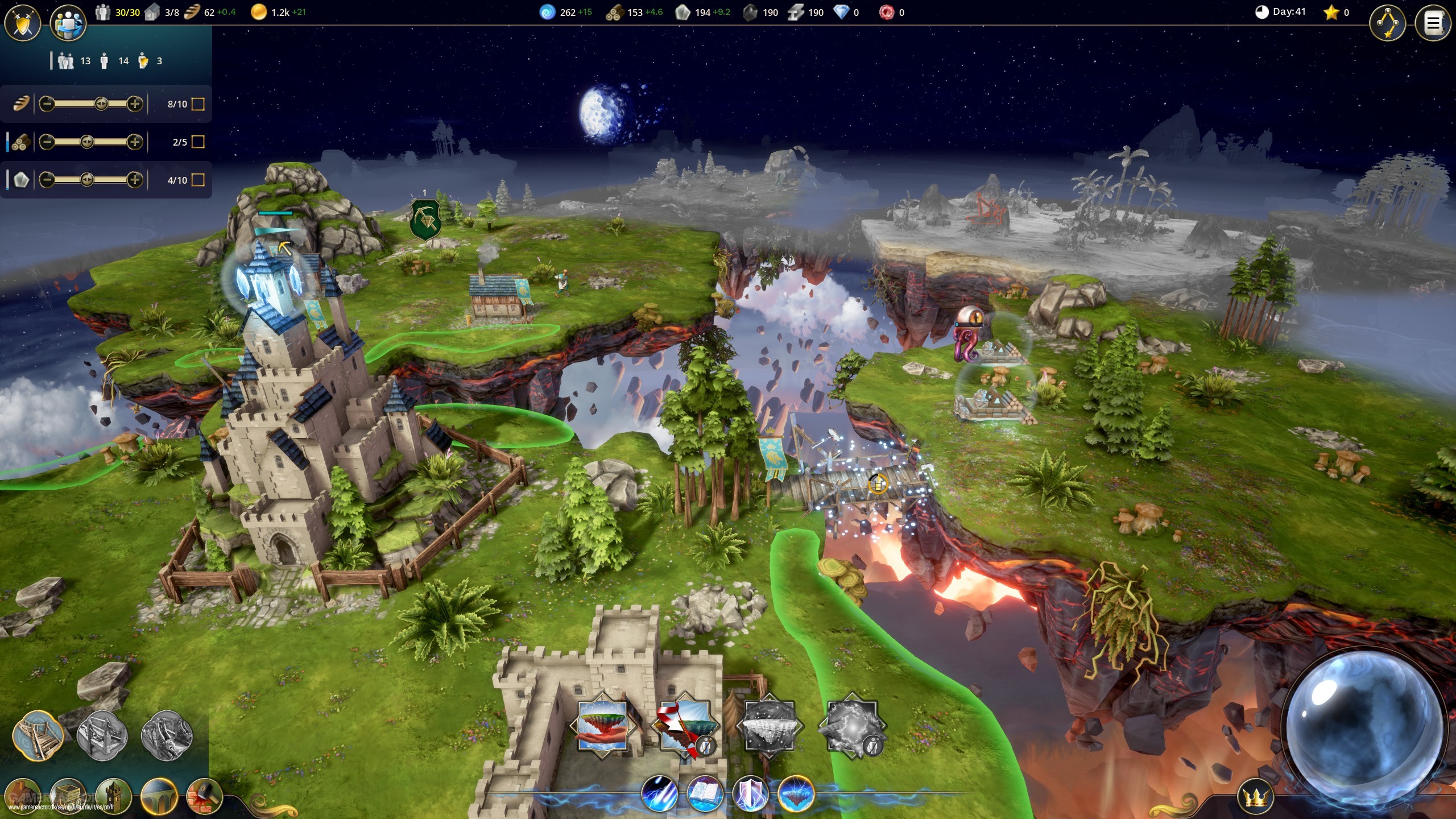Open the spell book icon

point(705,793)
